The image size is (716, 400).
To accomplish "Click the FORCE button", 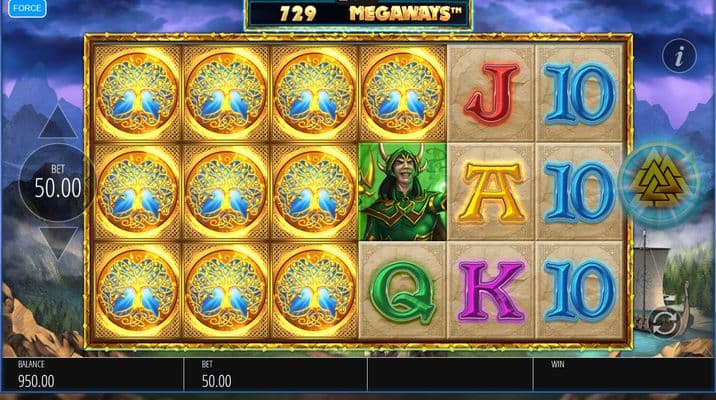I will [27, 9].
